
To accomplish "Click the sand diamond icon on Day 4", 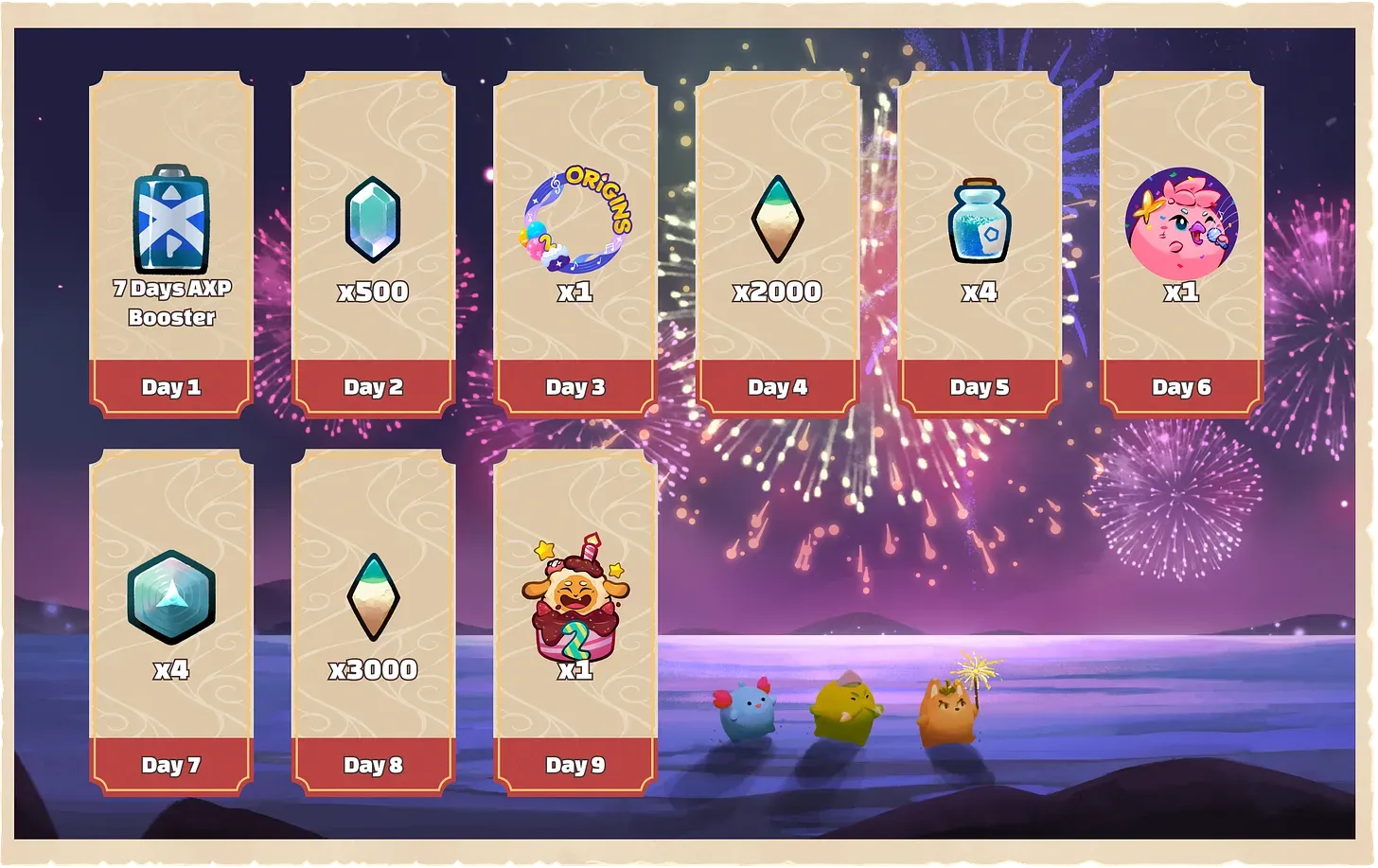I will coord(777,218).
